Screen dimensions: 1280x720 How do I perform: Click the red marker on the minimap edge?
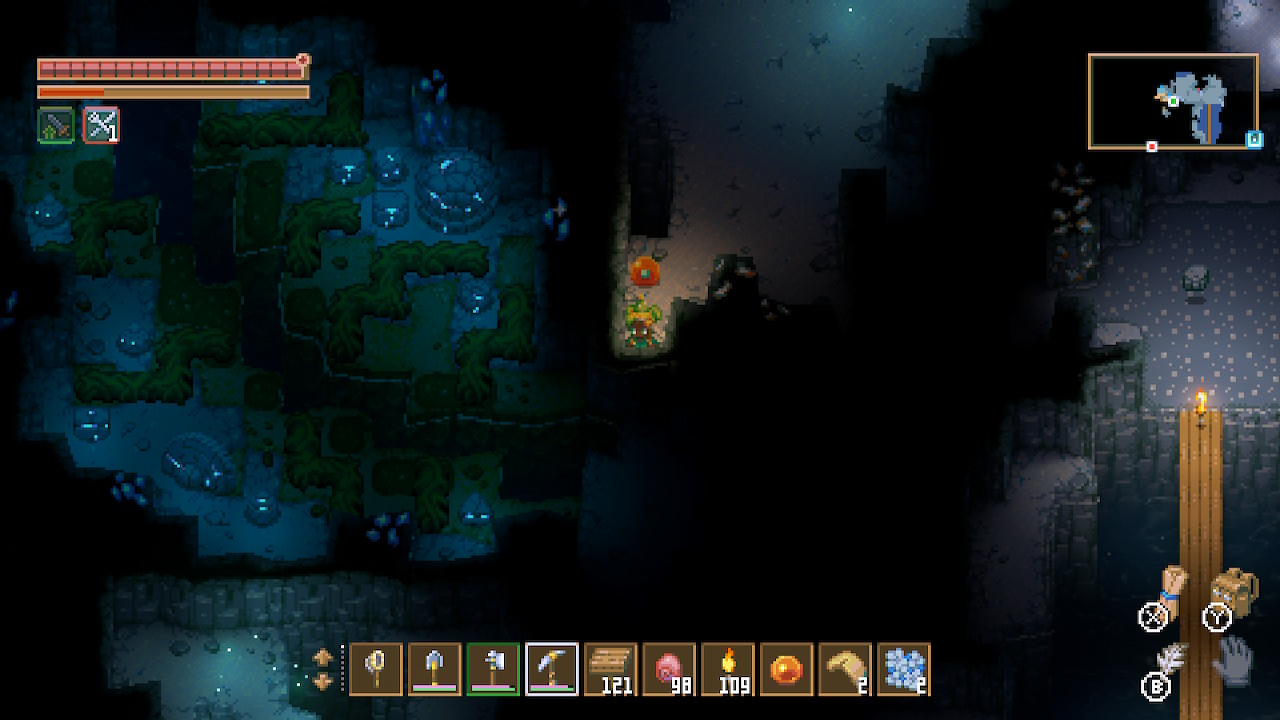point(1152,147)
